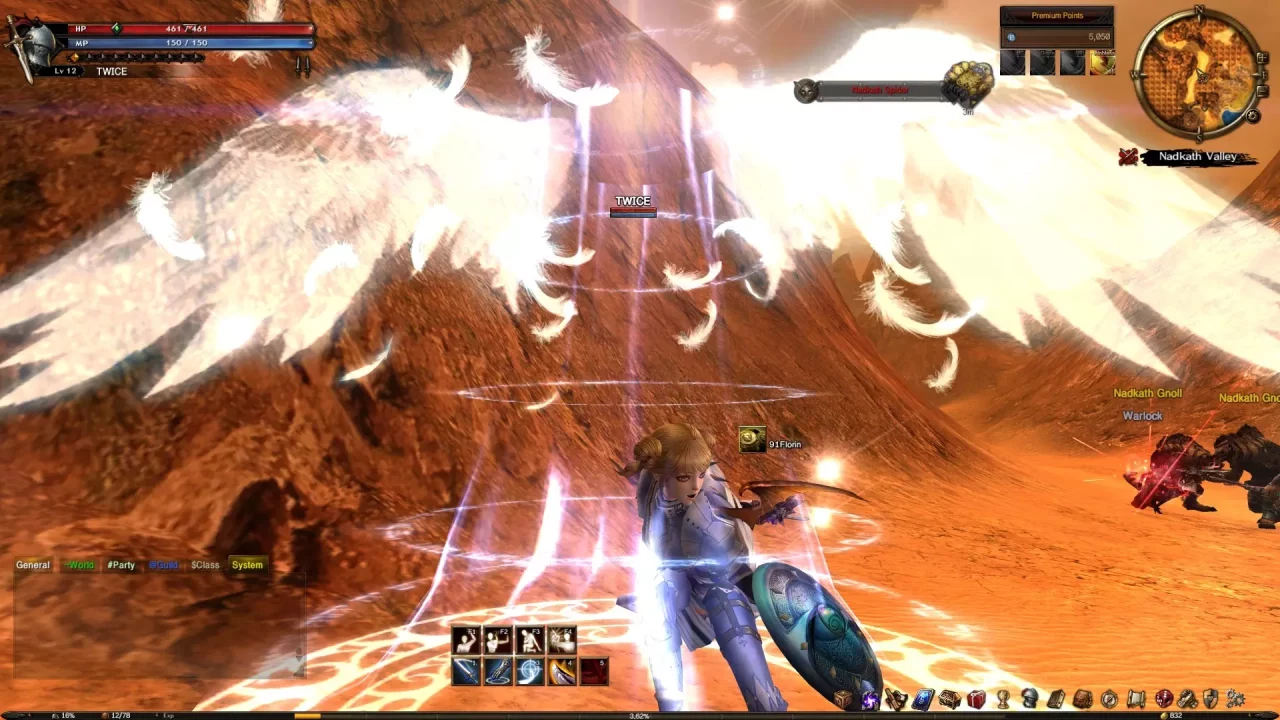Use the glowing circle skill in slot 3

tap(530, 671)
